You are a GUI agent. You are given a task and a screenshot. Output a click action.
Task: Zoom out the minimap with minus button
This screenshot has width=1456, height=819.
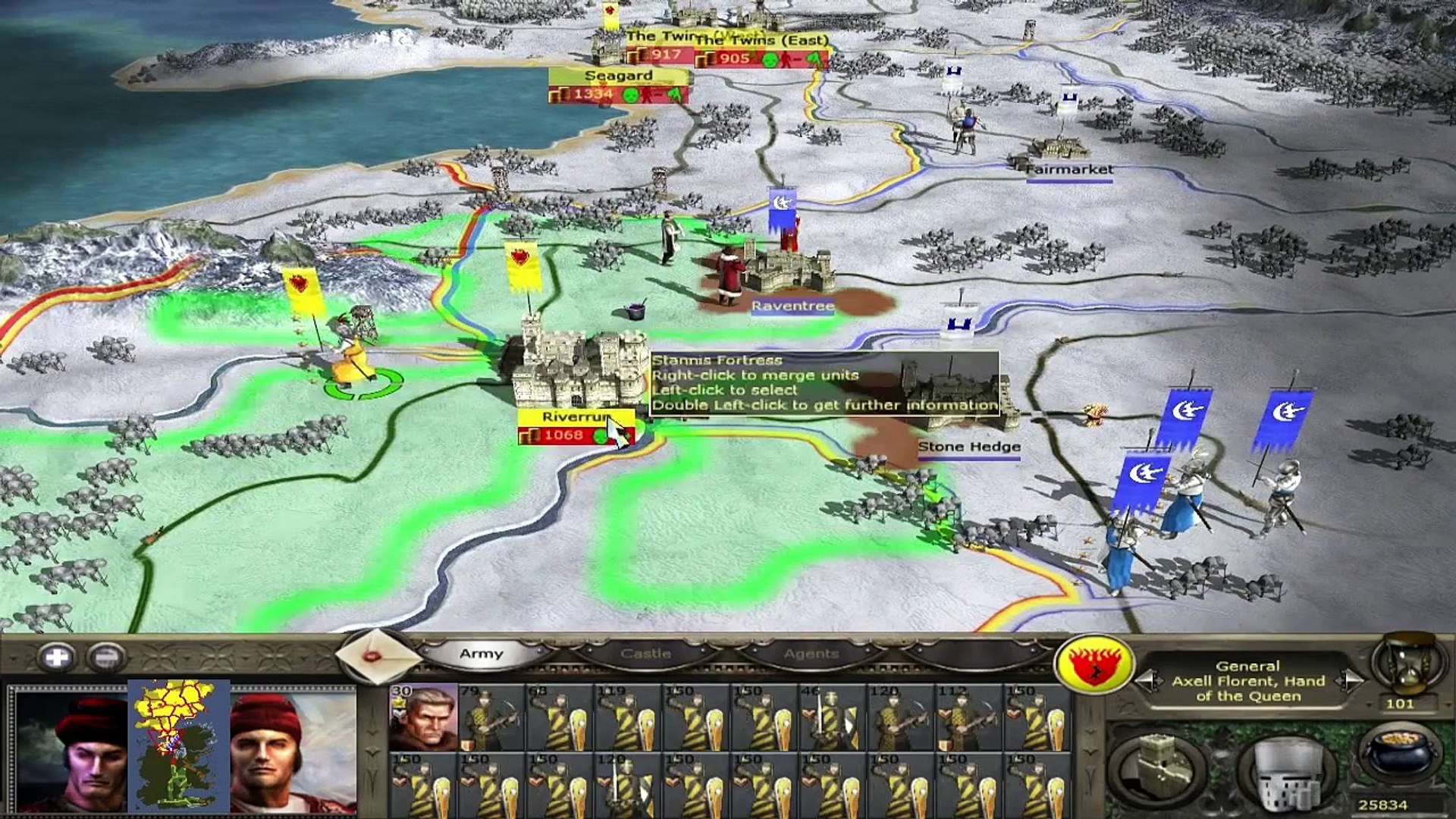pyautogui.click(x=106, y=657)
